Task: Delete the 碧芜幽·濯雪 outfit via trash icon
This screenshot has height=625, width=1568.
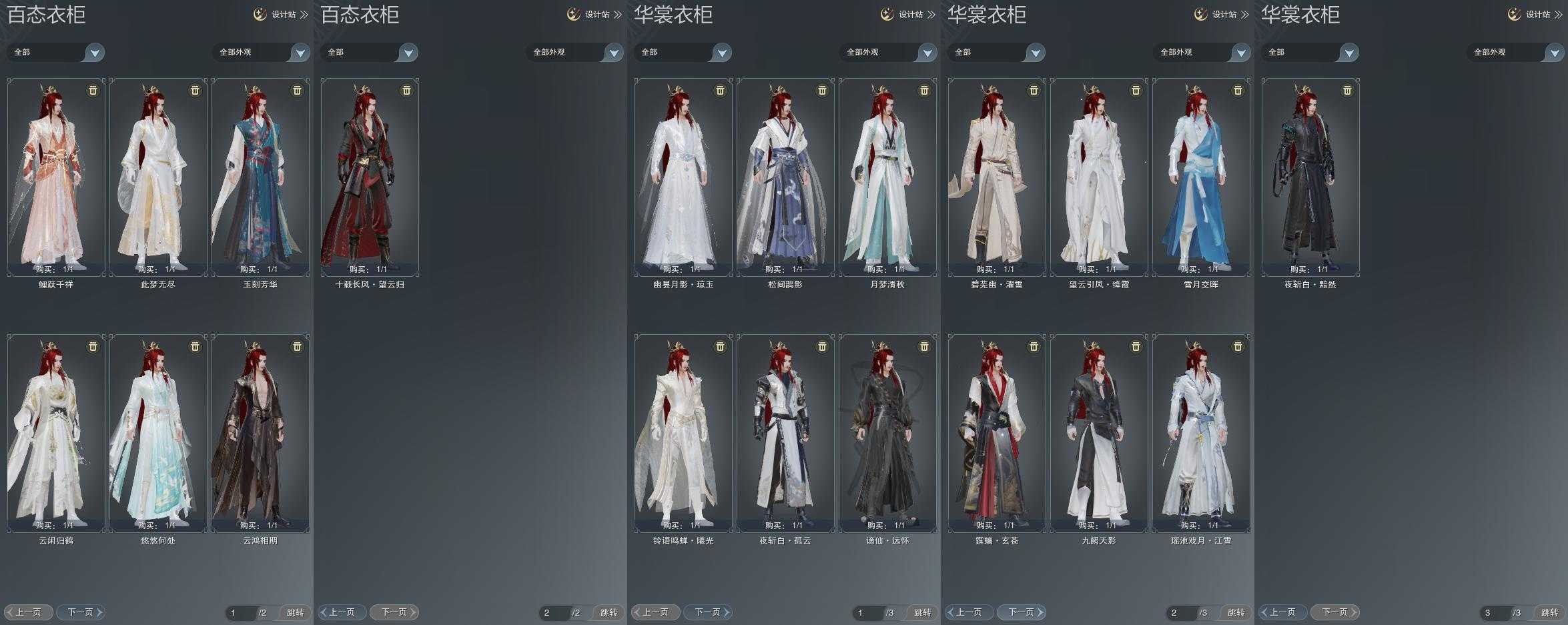Action: coord(1034,90)
